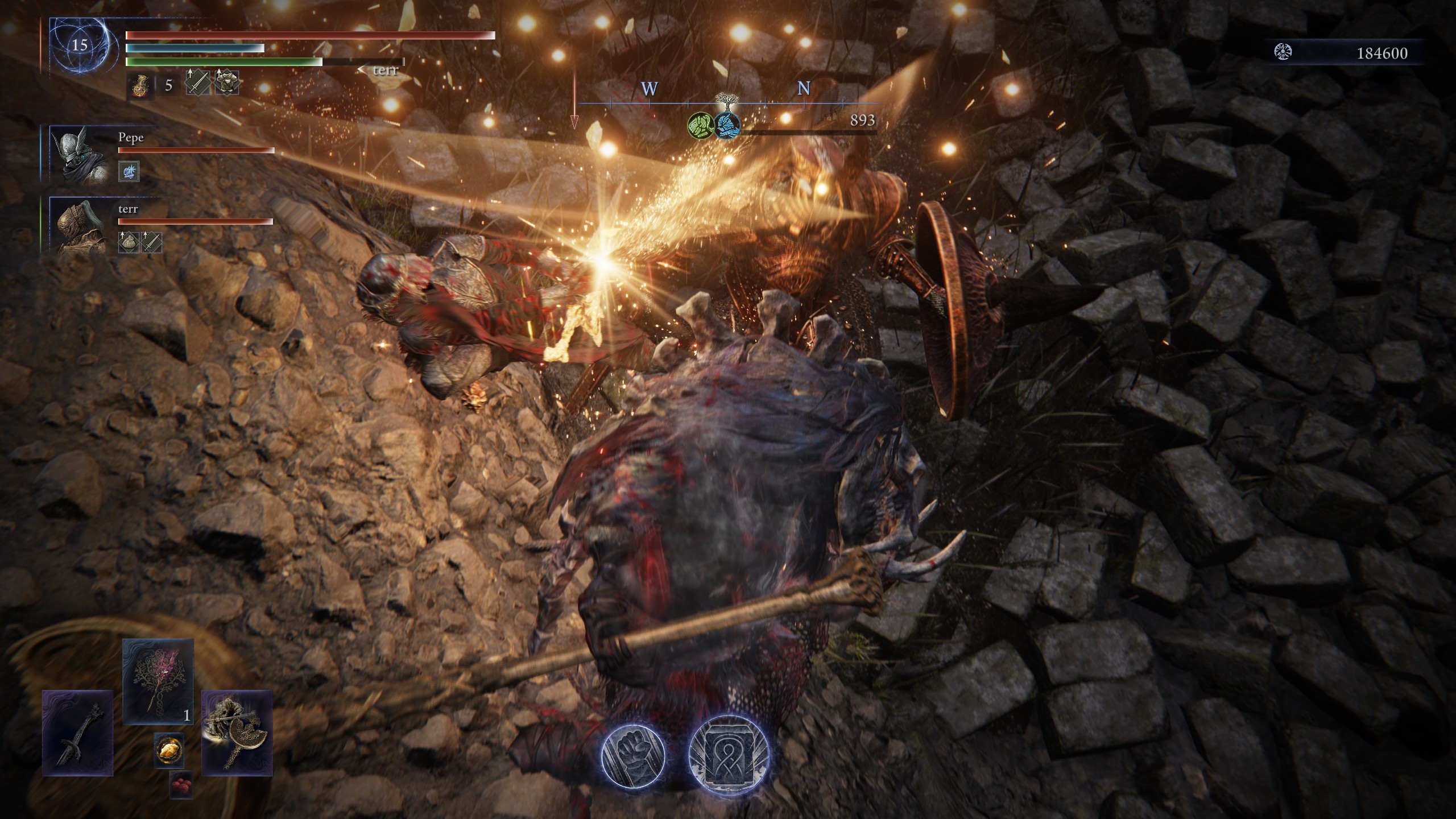Select the ornate axe right-hand weapon slot
This screenshot has width=1456, height=819.
(x=237, y=733)
